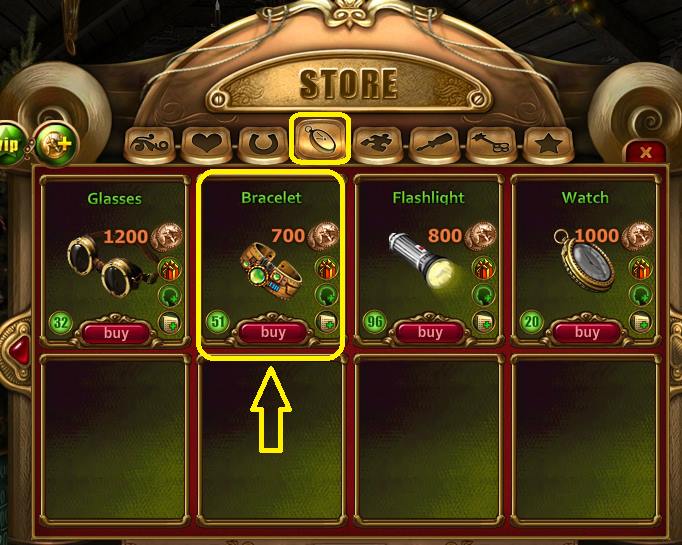
Task: Click the Flashlight's green tree icon
Action: pos(483,295)
